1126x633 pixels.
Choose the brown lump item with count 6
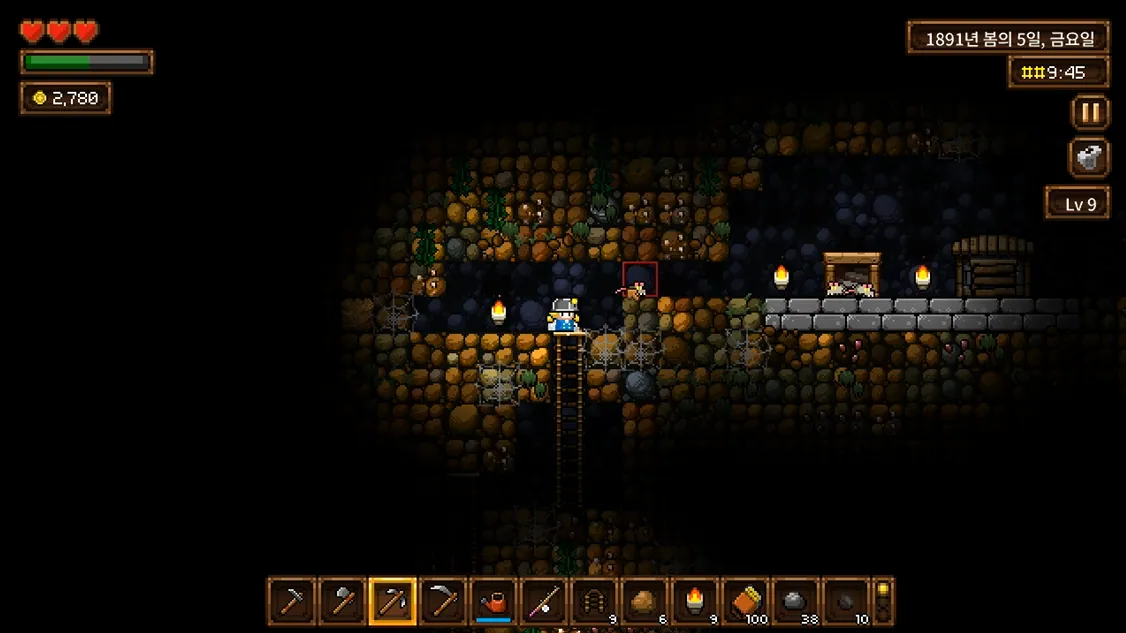(645, 602)
